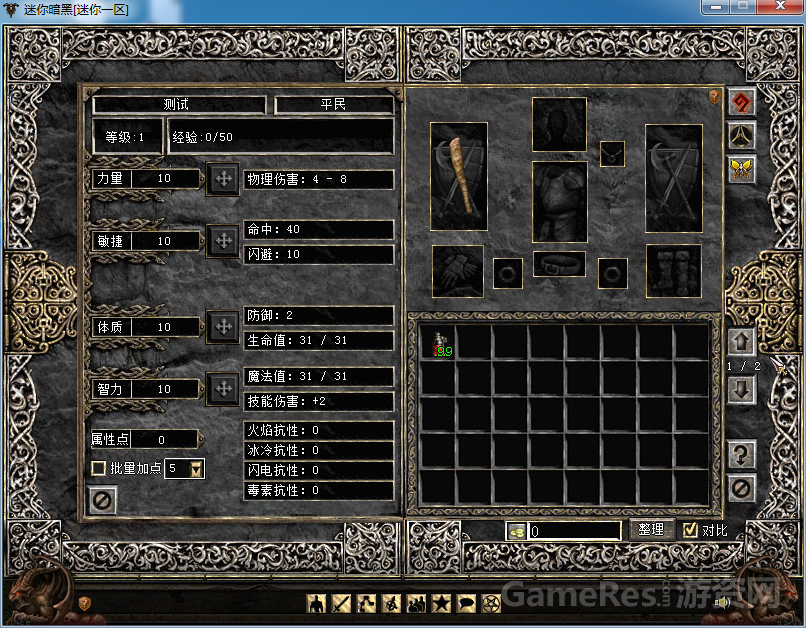The width and height of the screenshot is (806, 628).
Task: Open the pentagram icon on the bottom bar
Action: coord(491,603)
